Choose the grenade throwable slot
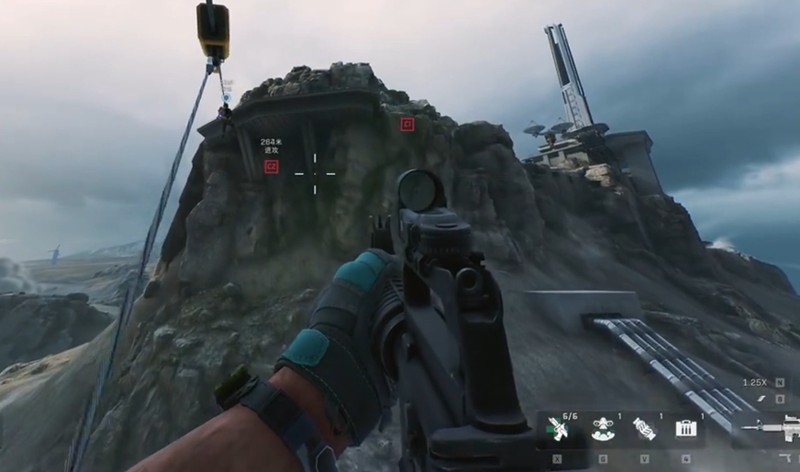The image size is (800, 472). pos(646,429)
